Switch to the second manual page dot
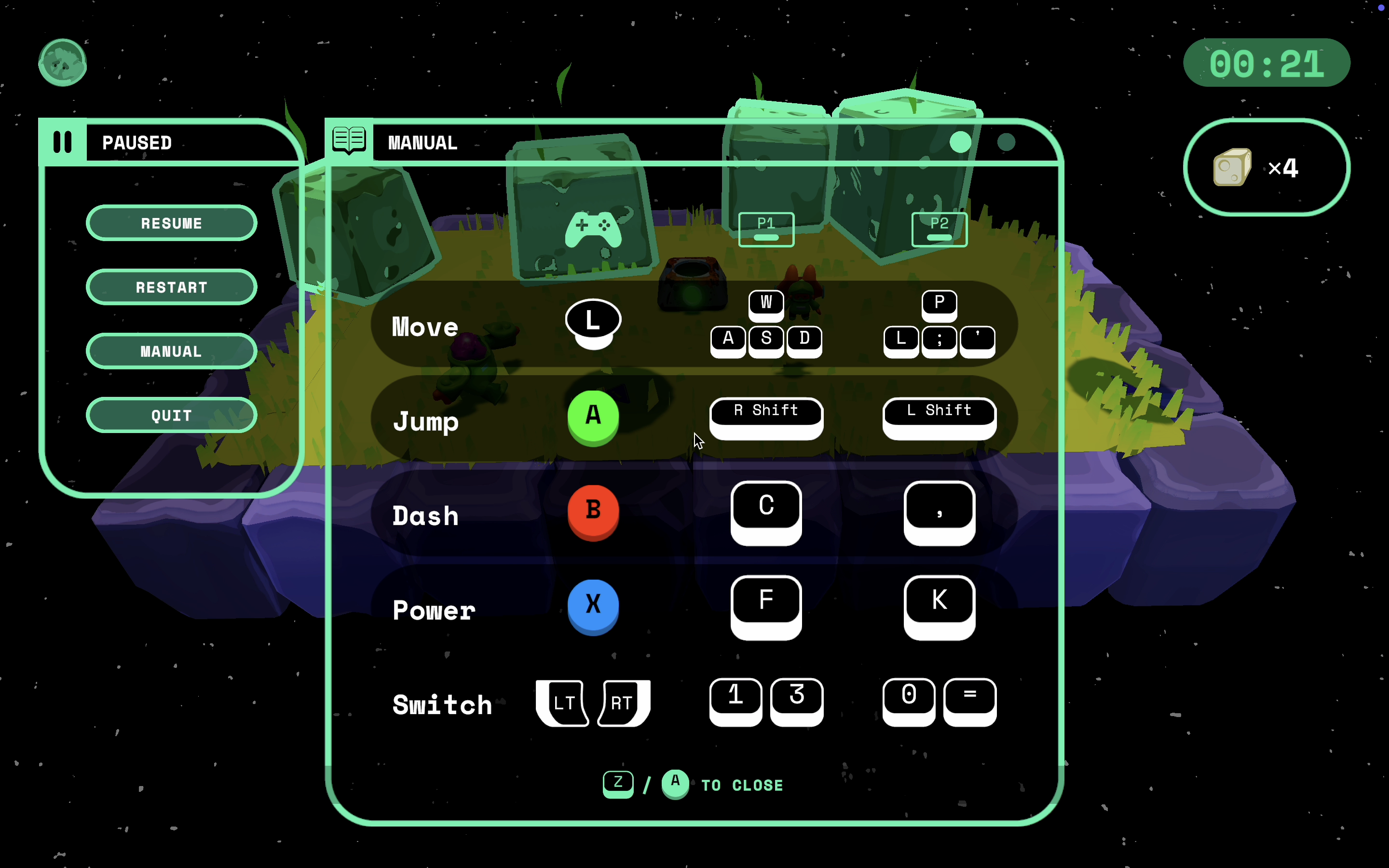Image resolution: width=1389 pixels, height=868 pixels. coord(1006,142)
